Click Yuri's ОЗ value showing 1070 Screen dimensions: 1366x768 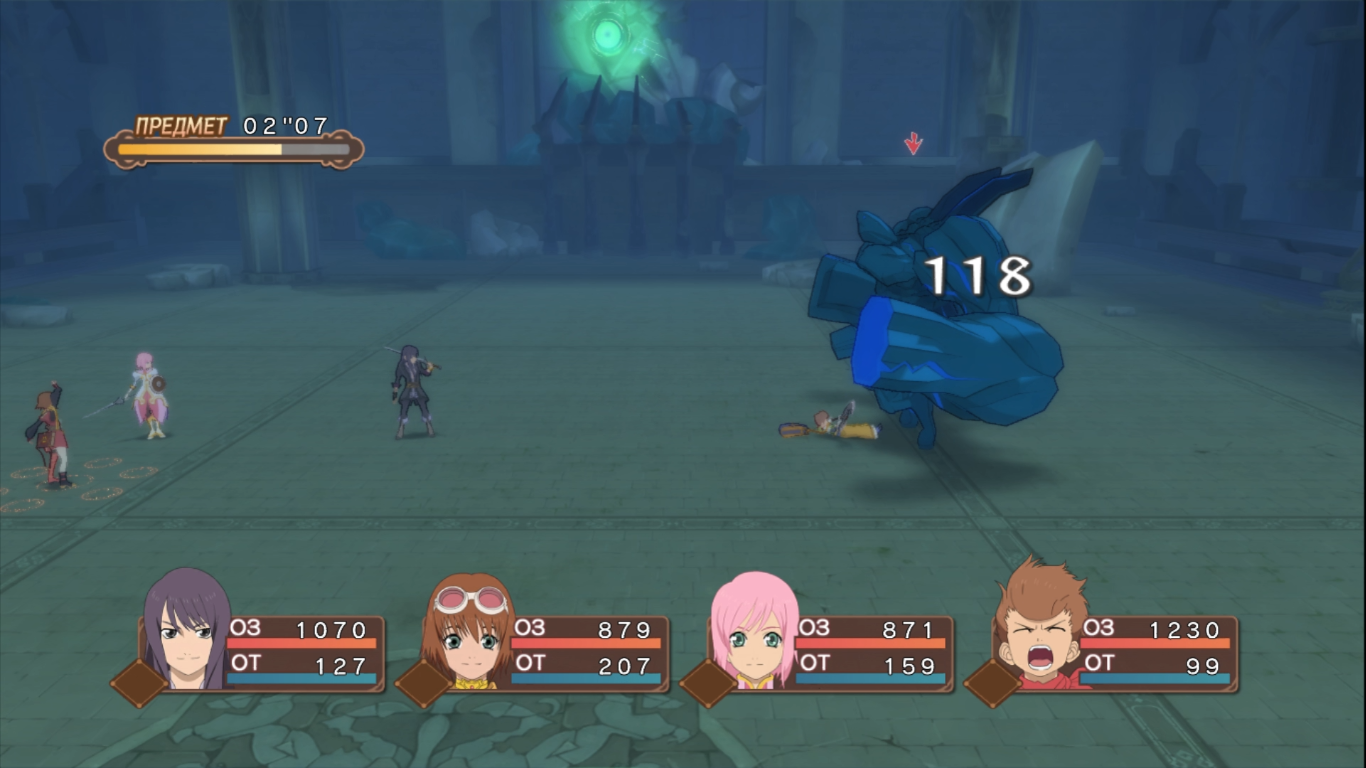(333, 631)
